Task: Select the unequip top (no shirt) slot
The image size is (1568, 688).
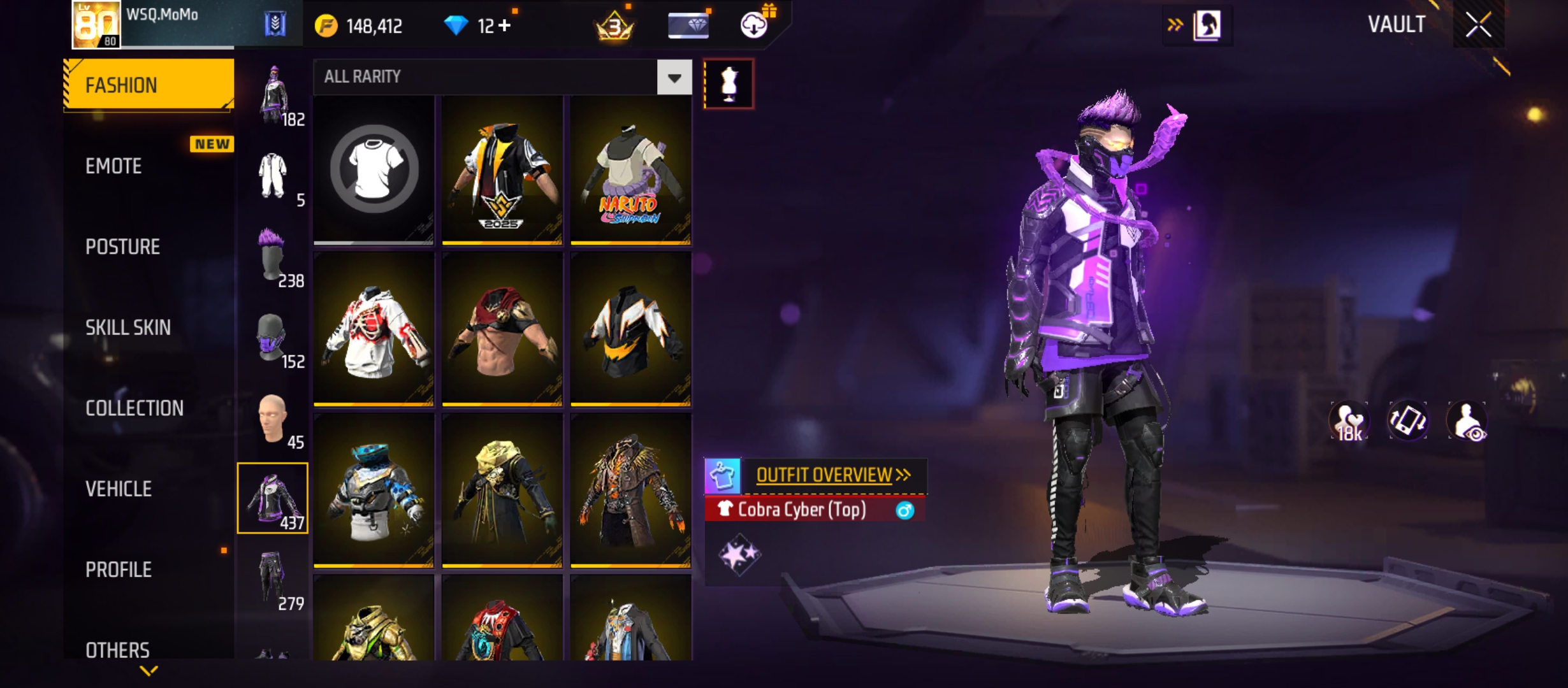Action: tap(374, 169)
